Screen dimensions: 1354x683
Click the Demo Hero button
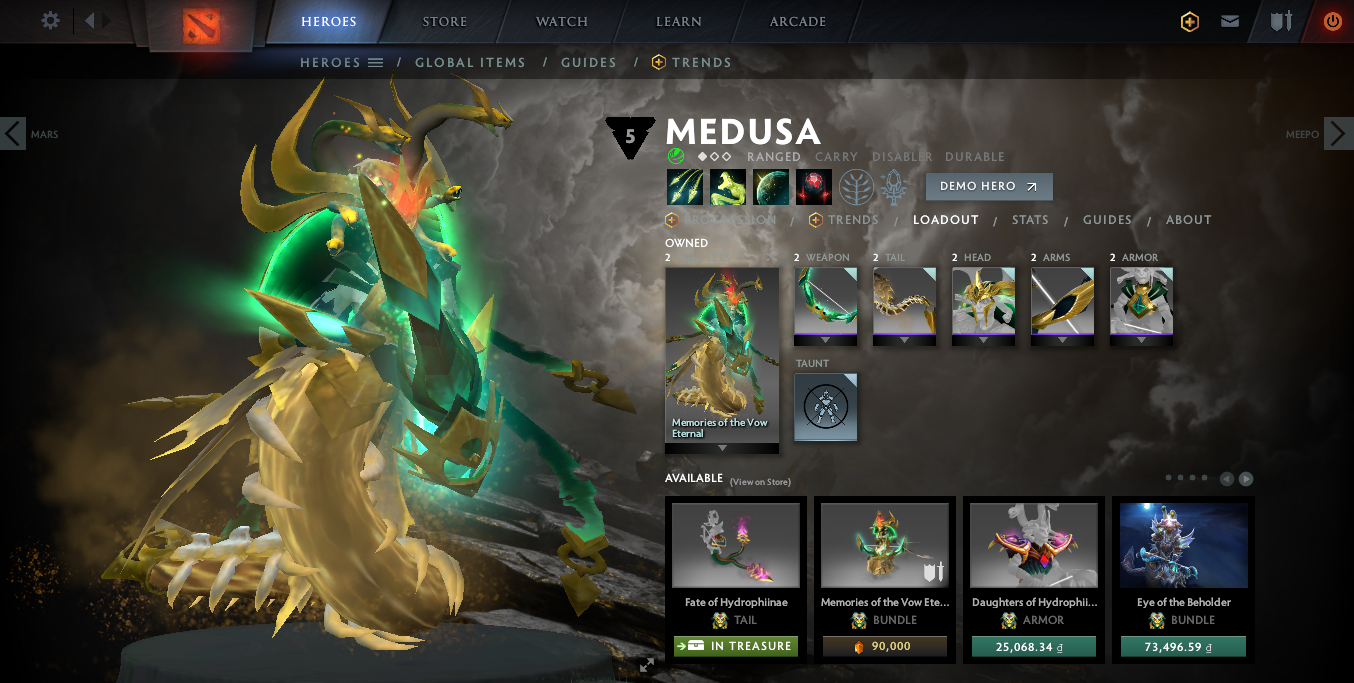click(988, 186)
